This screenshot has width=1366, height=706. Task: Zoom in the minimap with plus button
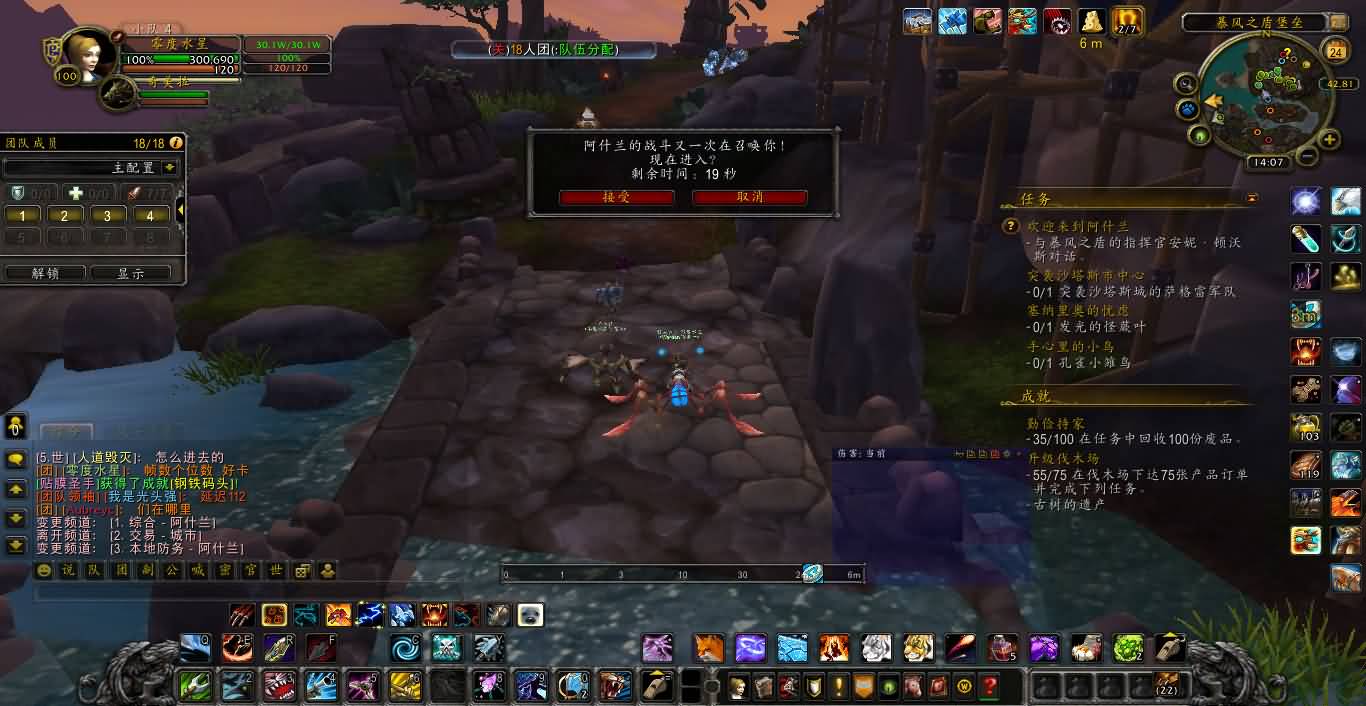[x=1329, y=140]
